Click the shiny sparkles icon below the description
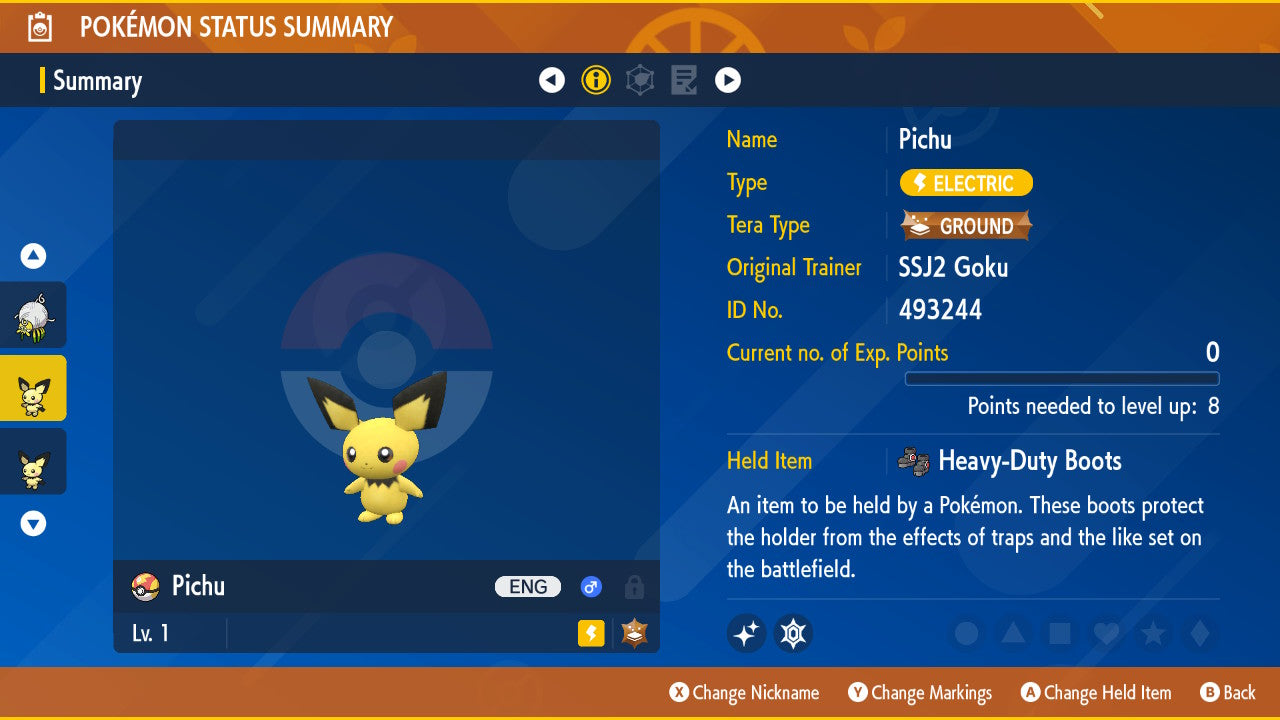The height and width of the screenshot is (720, 1280). 746,633
